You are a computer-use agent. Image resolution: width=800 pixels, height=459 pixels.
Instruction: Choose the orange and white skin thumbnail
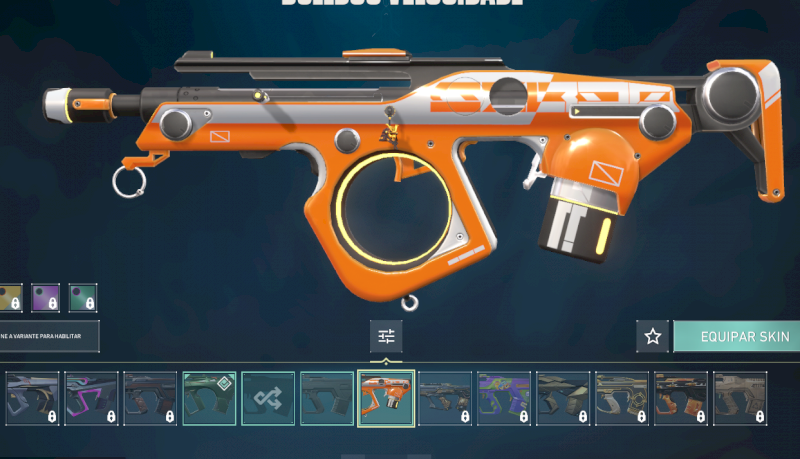(386, 398)
